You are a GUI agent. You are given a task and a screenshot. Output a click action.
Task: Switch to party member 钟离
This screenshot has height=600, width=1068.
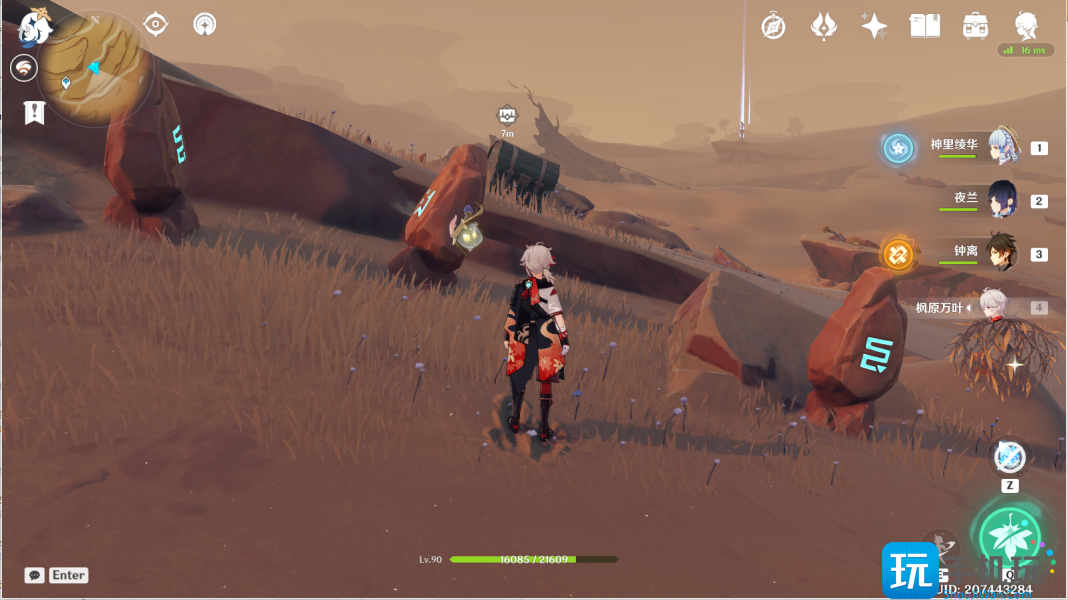click(x=1002, y=253)
